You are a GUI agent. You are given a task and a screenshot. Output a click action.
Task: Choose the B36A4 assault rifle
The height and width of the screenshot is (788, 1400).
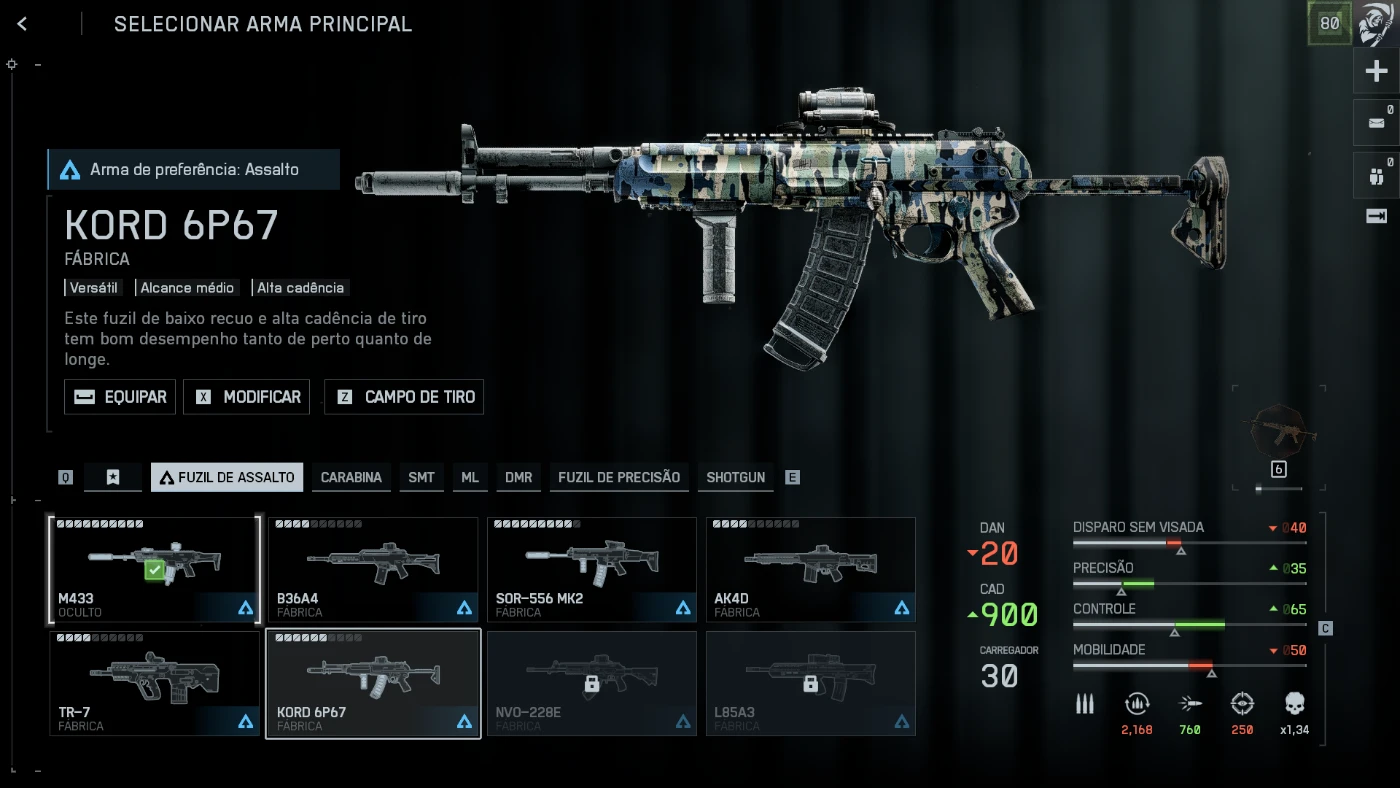[372, 569]
